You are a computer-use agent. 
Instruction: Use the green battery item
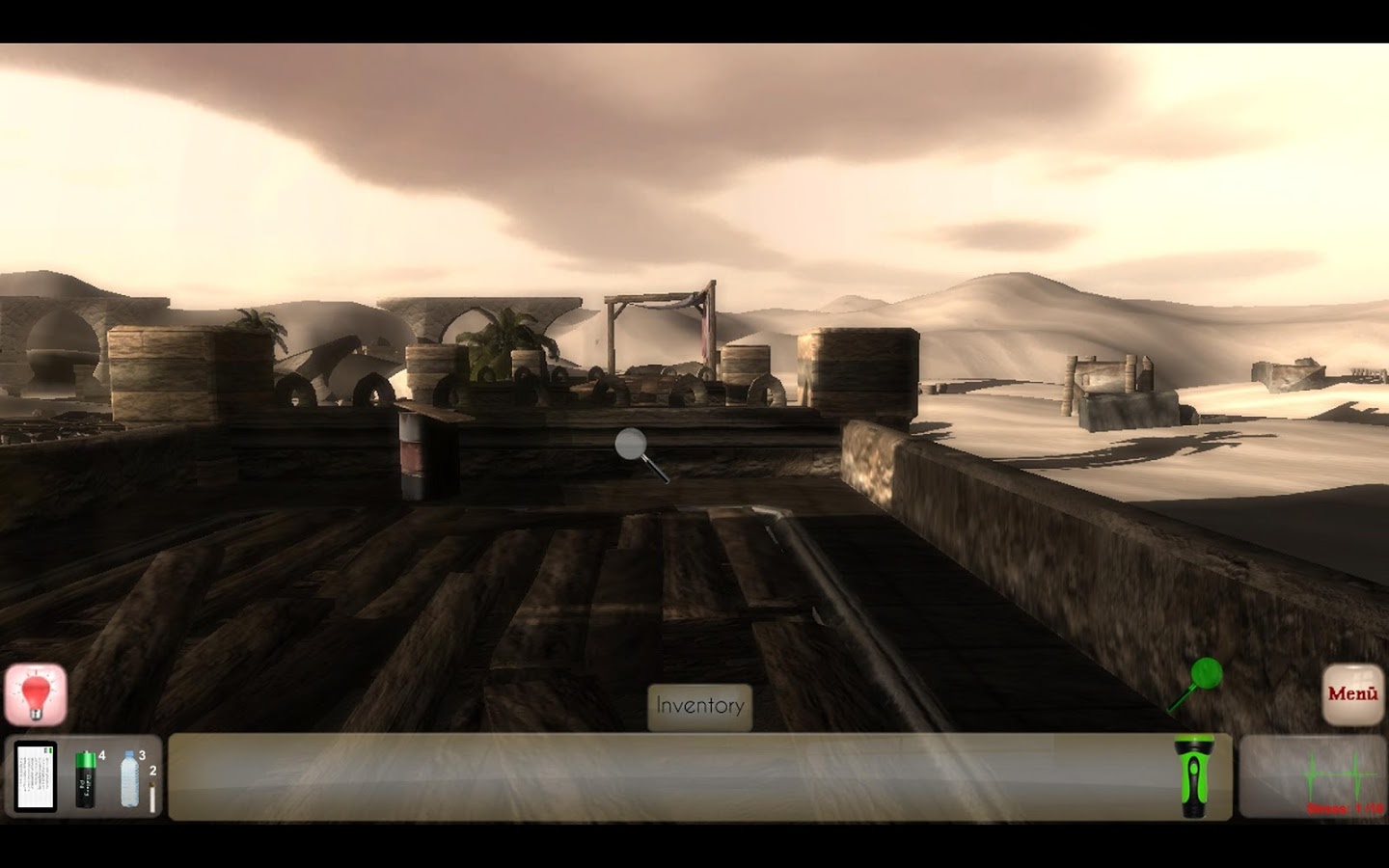(x=86, y=779)
